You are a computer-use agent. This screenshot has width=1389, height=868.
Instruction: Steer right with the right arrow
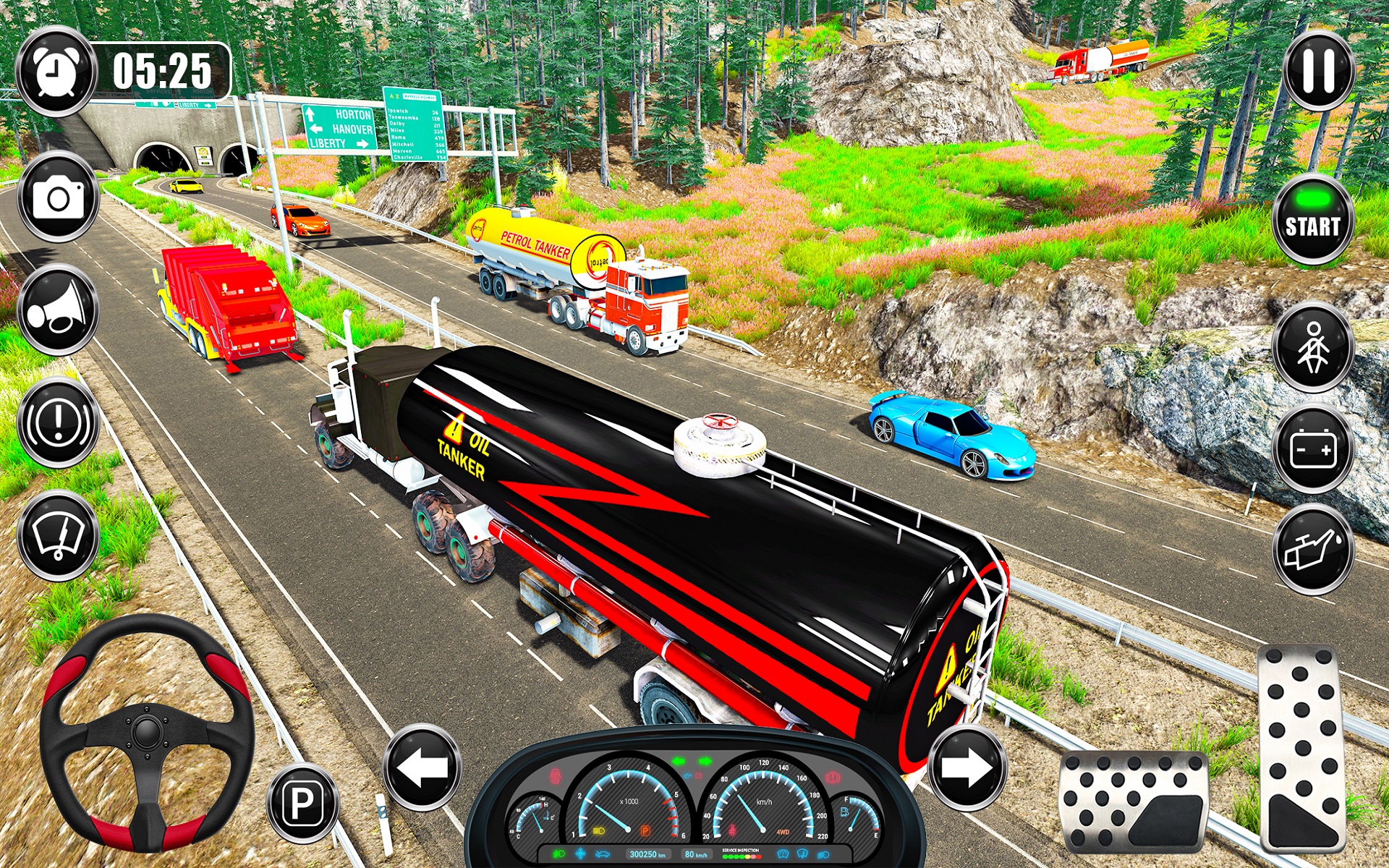click(967, 767)
